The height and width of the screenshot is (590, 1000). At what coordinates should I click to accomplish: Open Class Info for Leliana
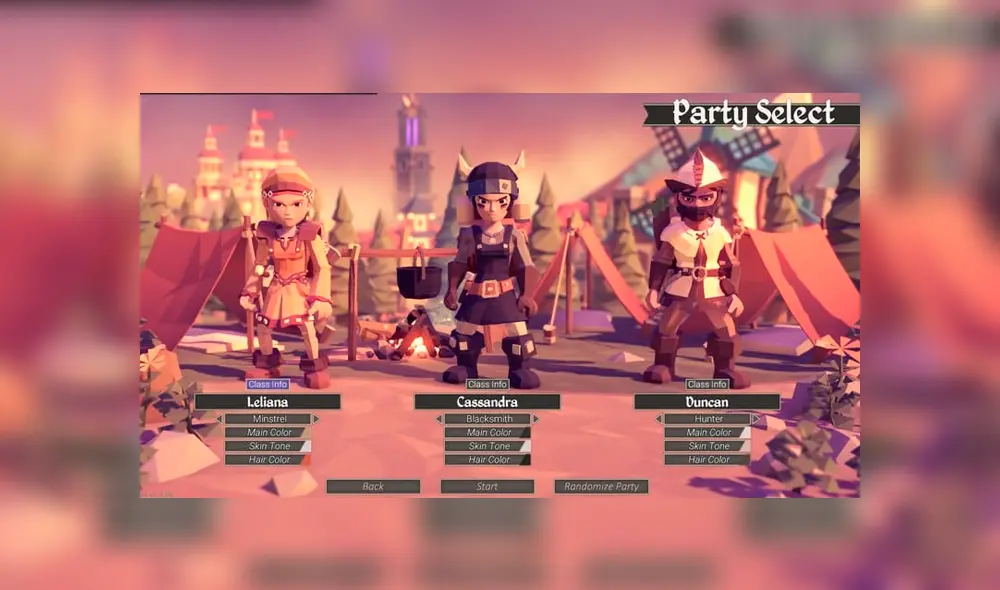(267, 384)
